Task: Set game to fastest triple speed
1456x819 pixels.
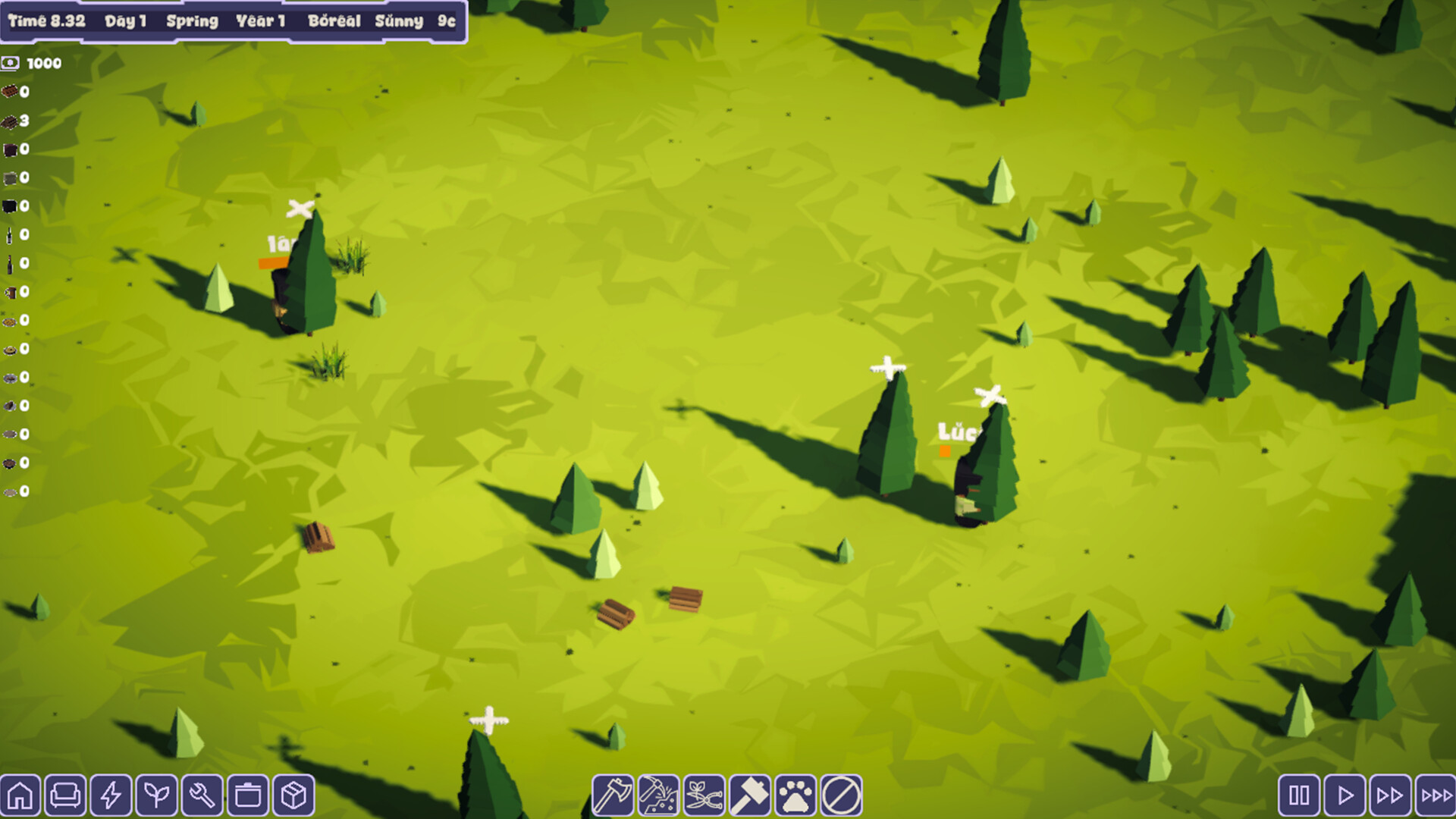Action: coord(1436,795)
